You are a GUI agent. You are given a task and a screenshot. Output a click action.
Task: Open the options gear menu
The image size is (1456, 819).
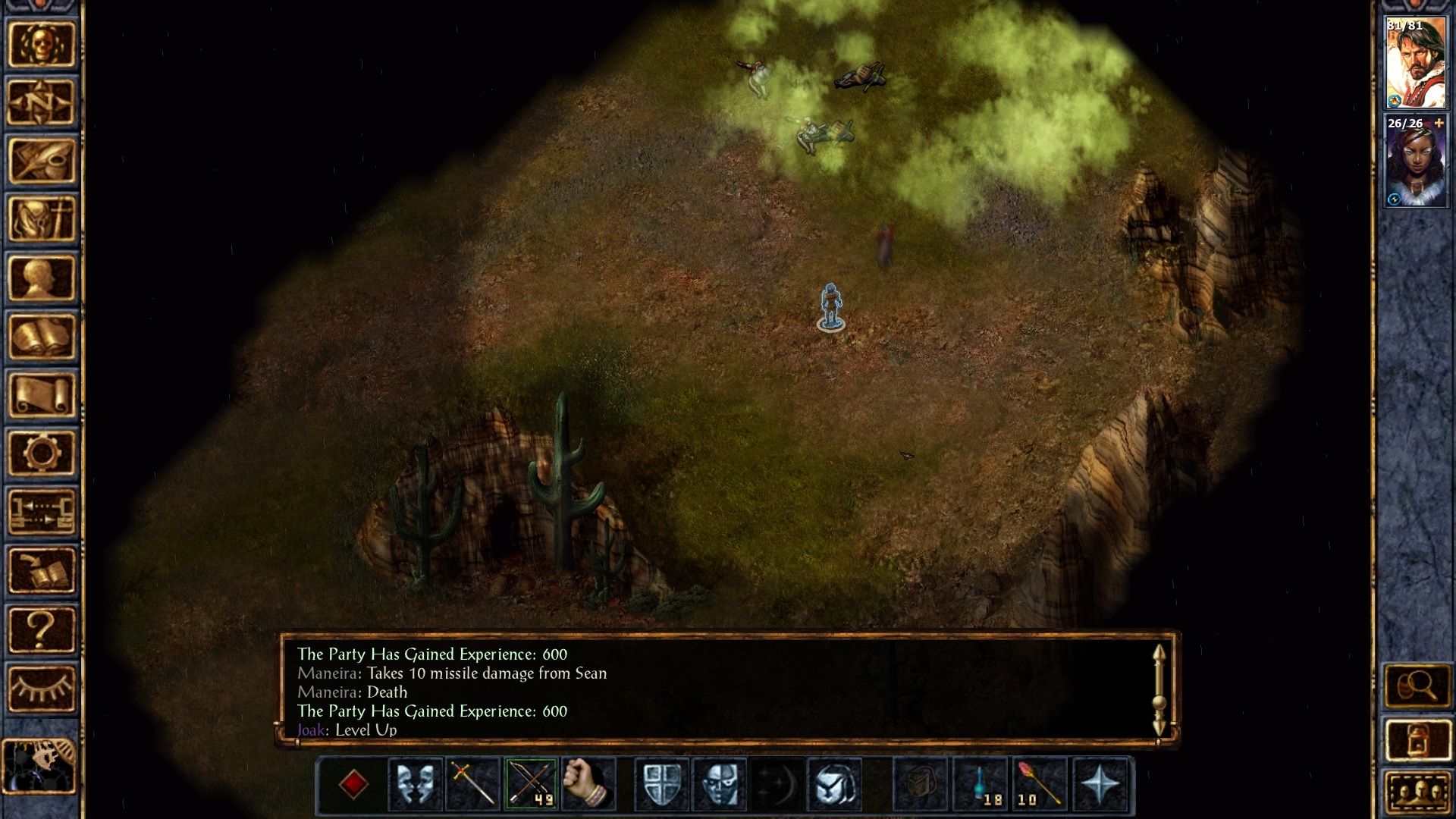(42, 453)
